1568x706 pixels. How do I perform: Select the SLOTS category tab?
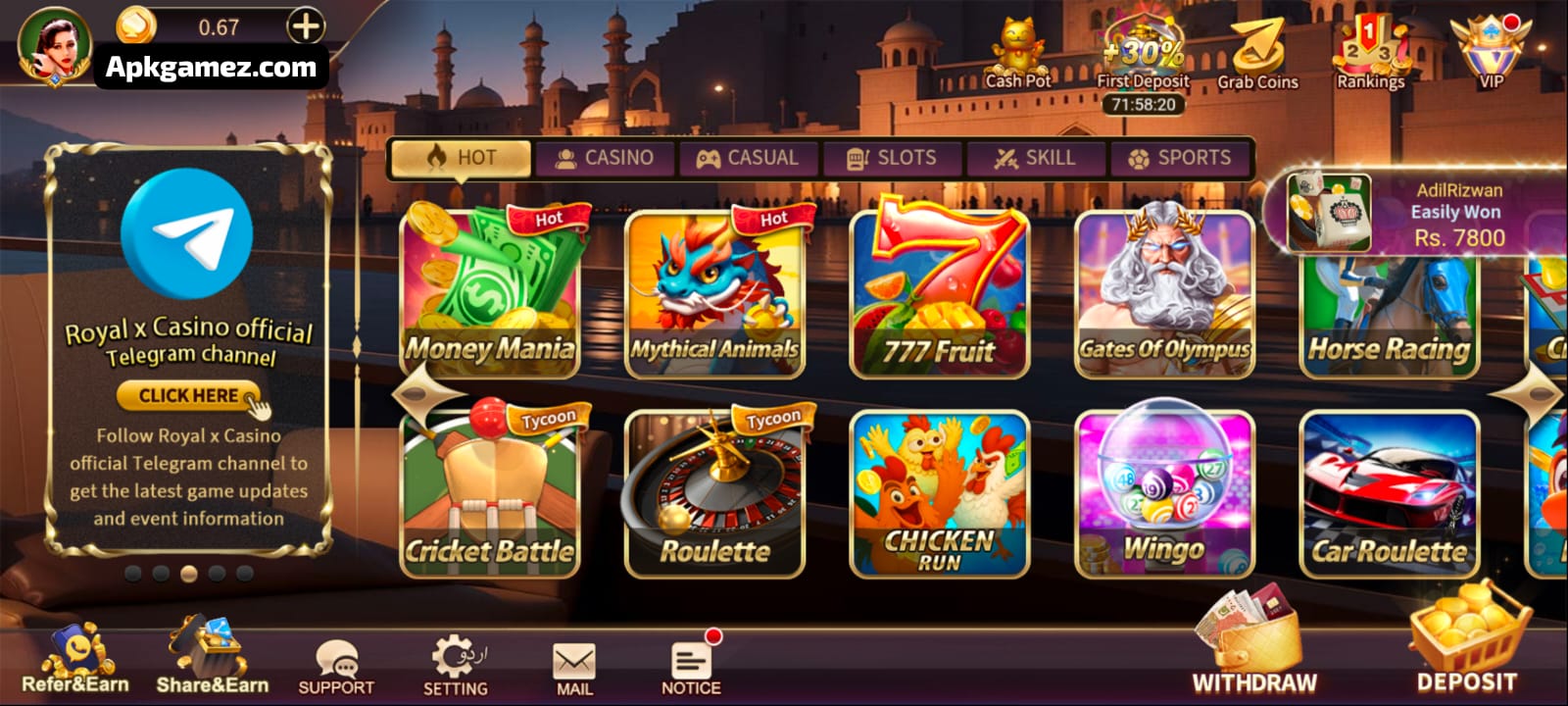pos(892,158)
